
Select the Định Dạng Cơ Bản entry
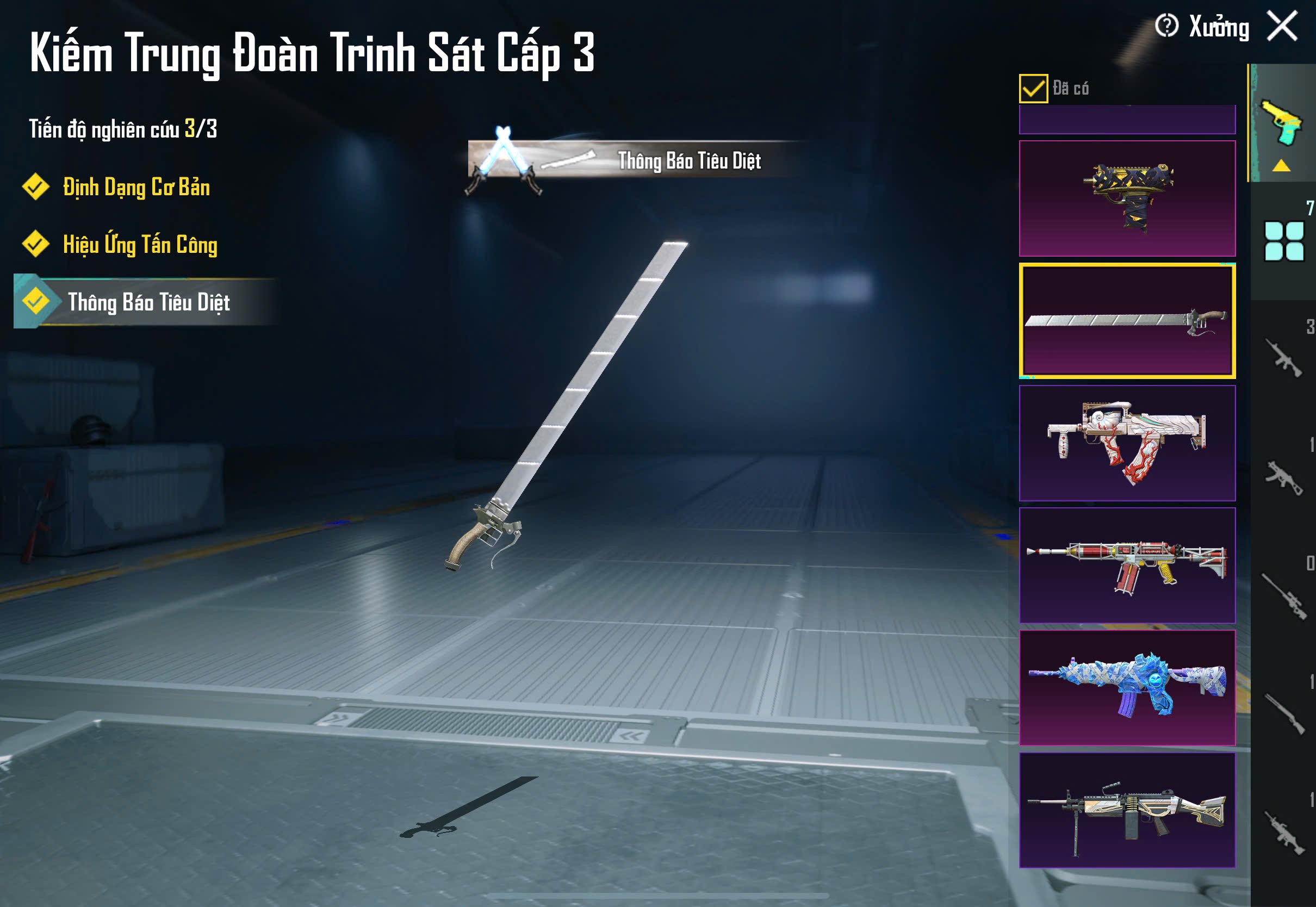135,188
